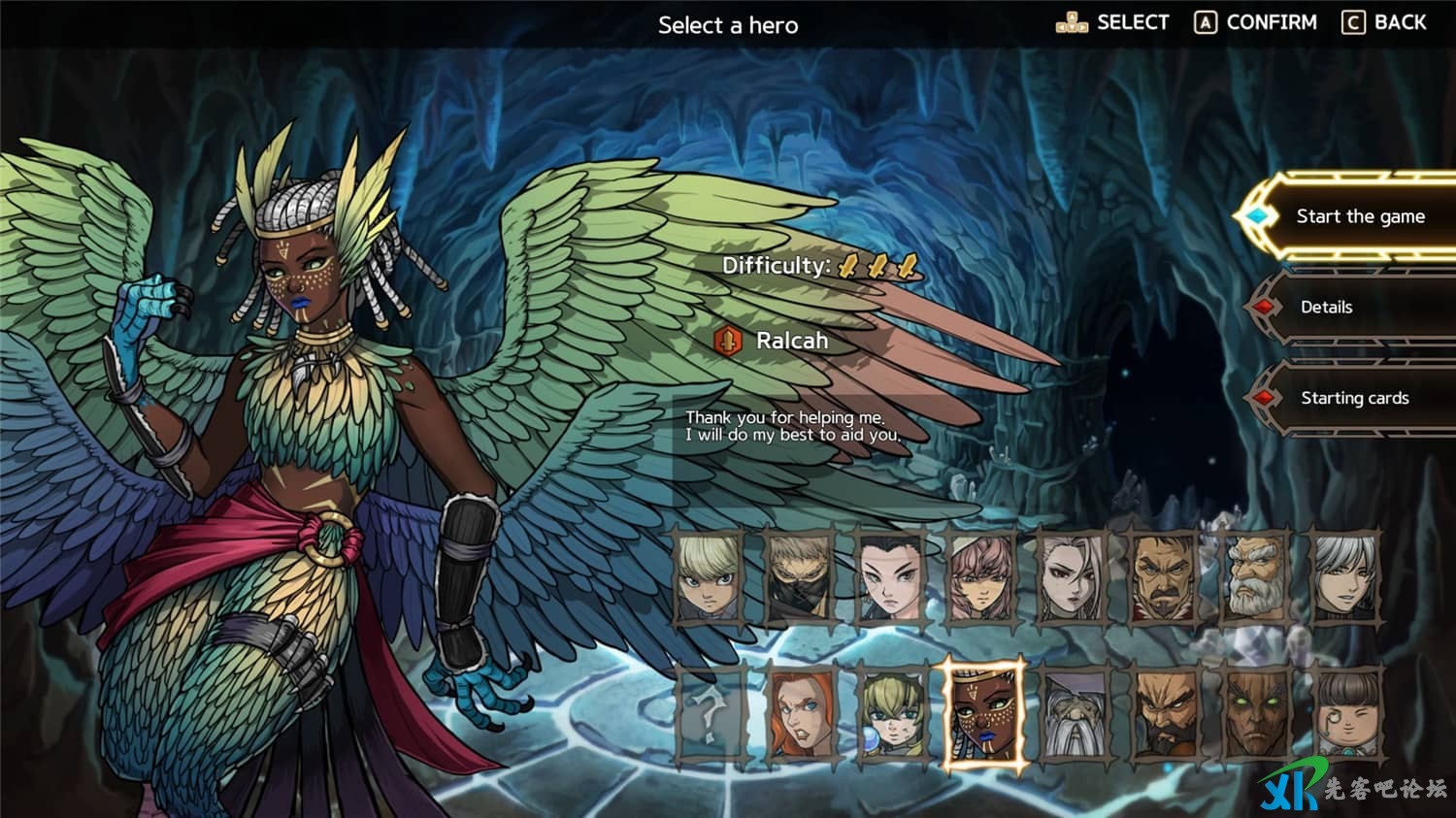
Task: Select the highlighted Ralcah portrait
Action: coord(983,716)
